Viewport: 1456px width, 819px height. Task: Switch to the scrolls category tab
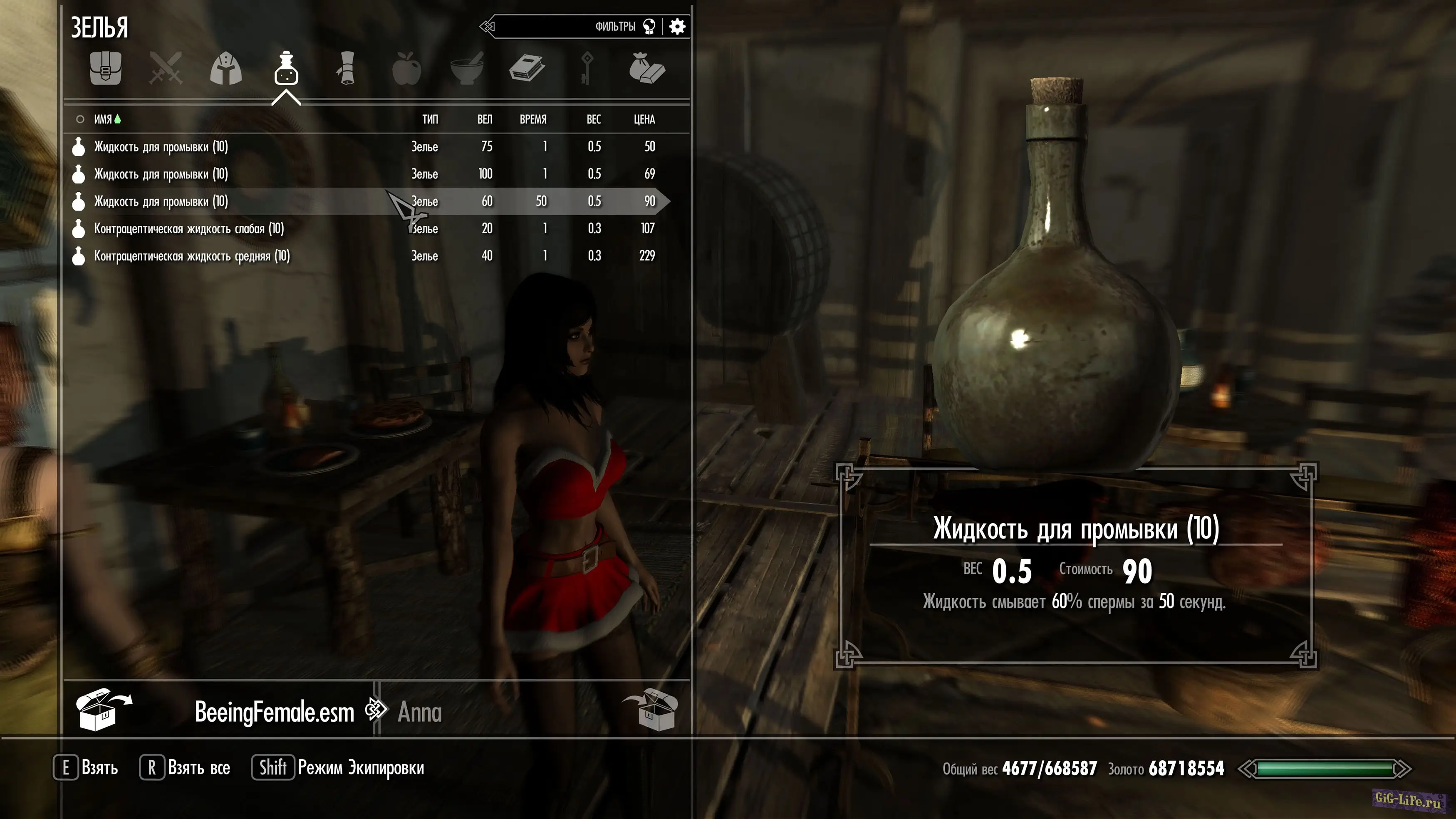[347, 69]
